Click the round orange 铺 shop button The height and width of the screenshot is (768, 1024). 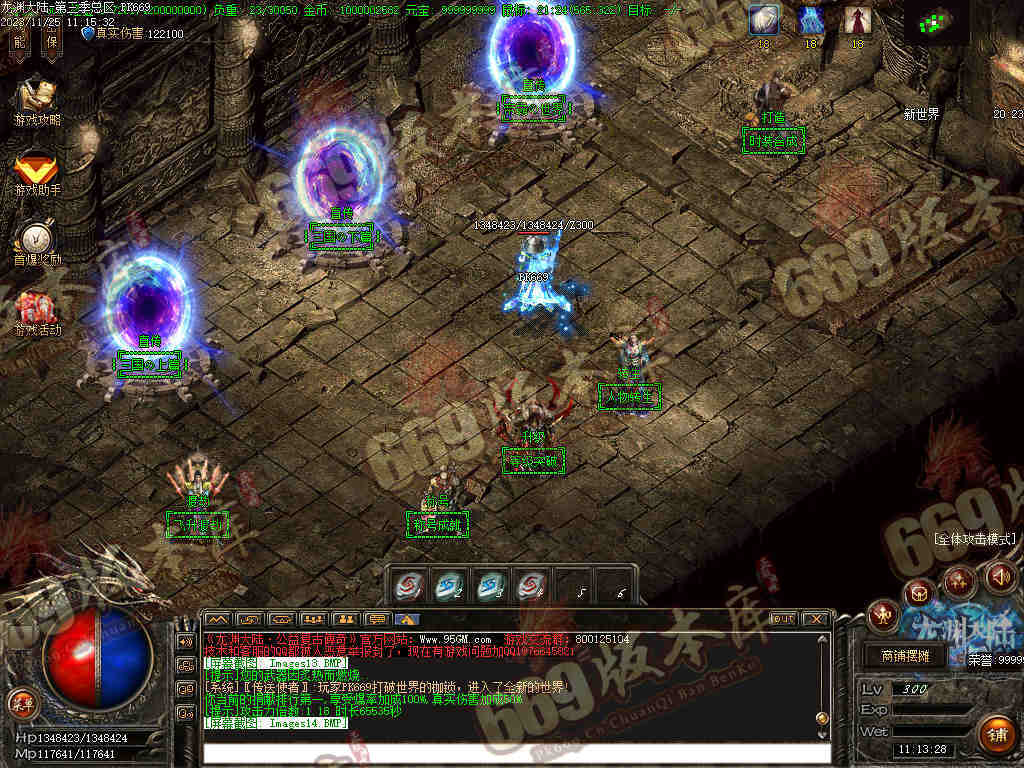(995, 734)
